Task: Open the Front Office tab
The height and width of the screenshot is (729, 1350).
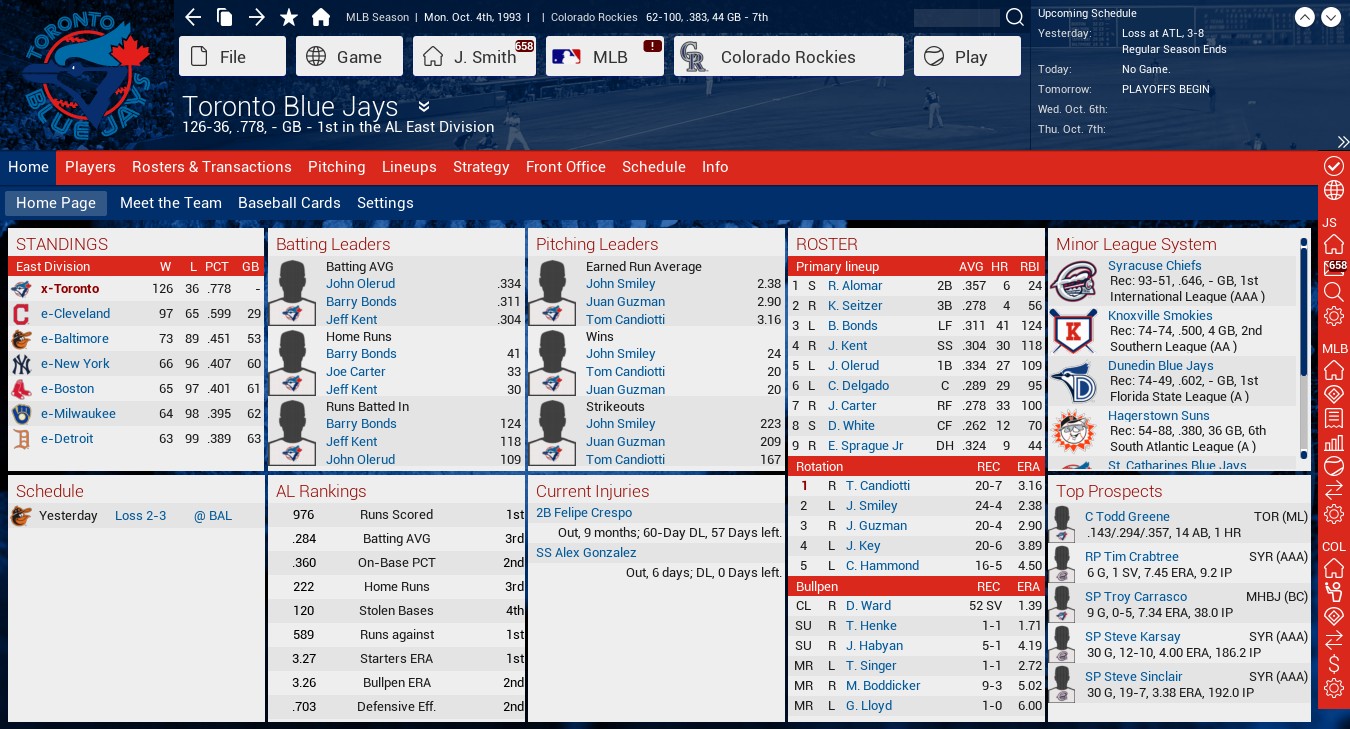Action: coord(566,167)
